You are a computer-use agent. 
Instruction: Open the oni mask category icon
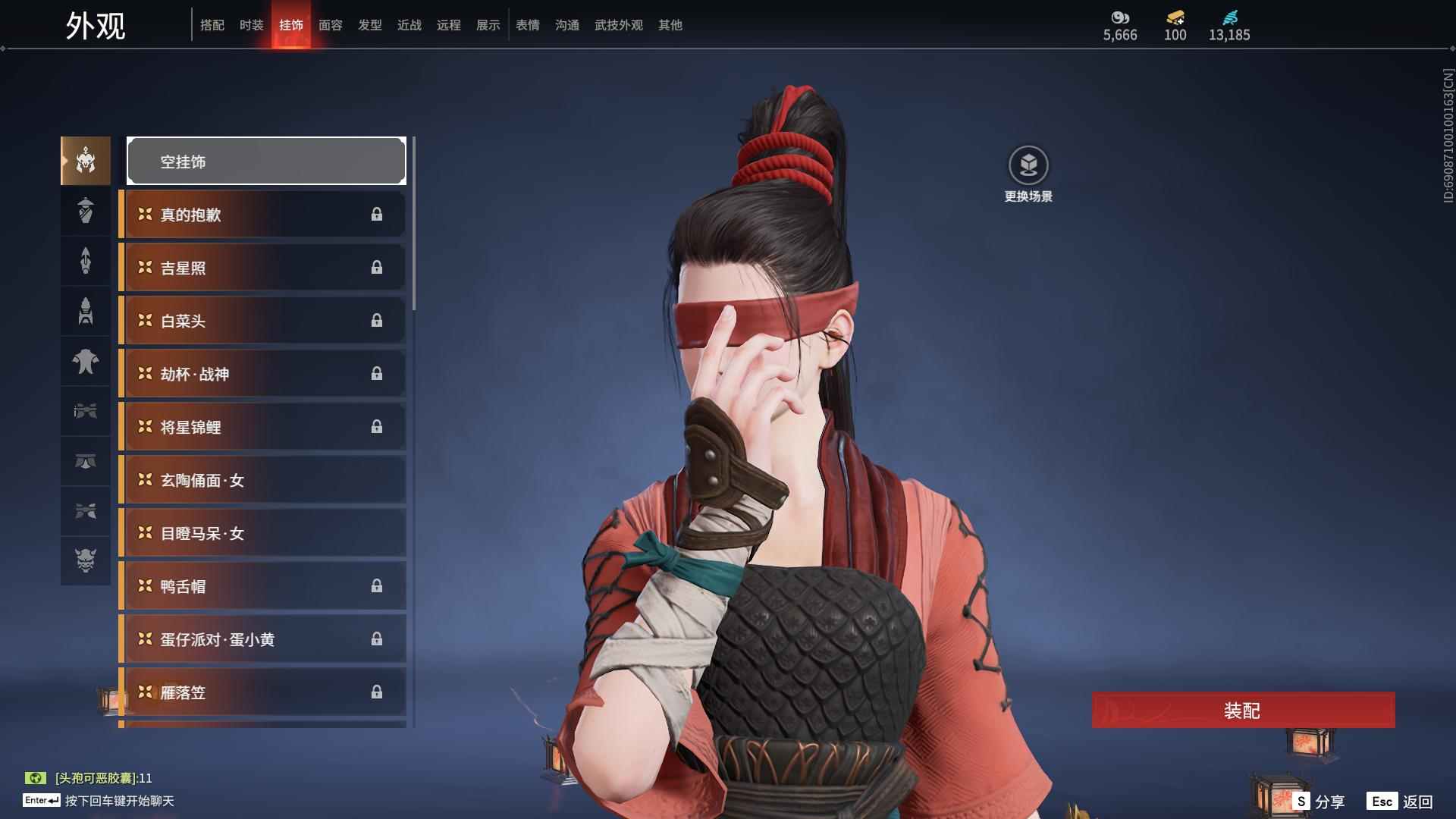click(86, 560)
